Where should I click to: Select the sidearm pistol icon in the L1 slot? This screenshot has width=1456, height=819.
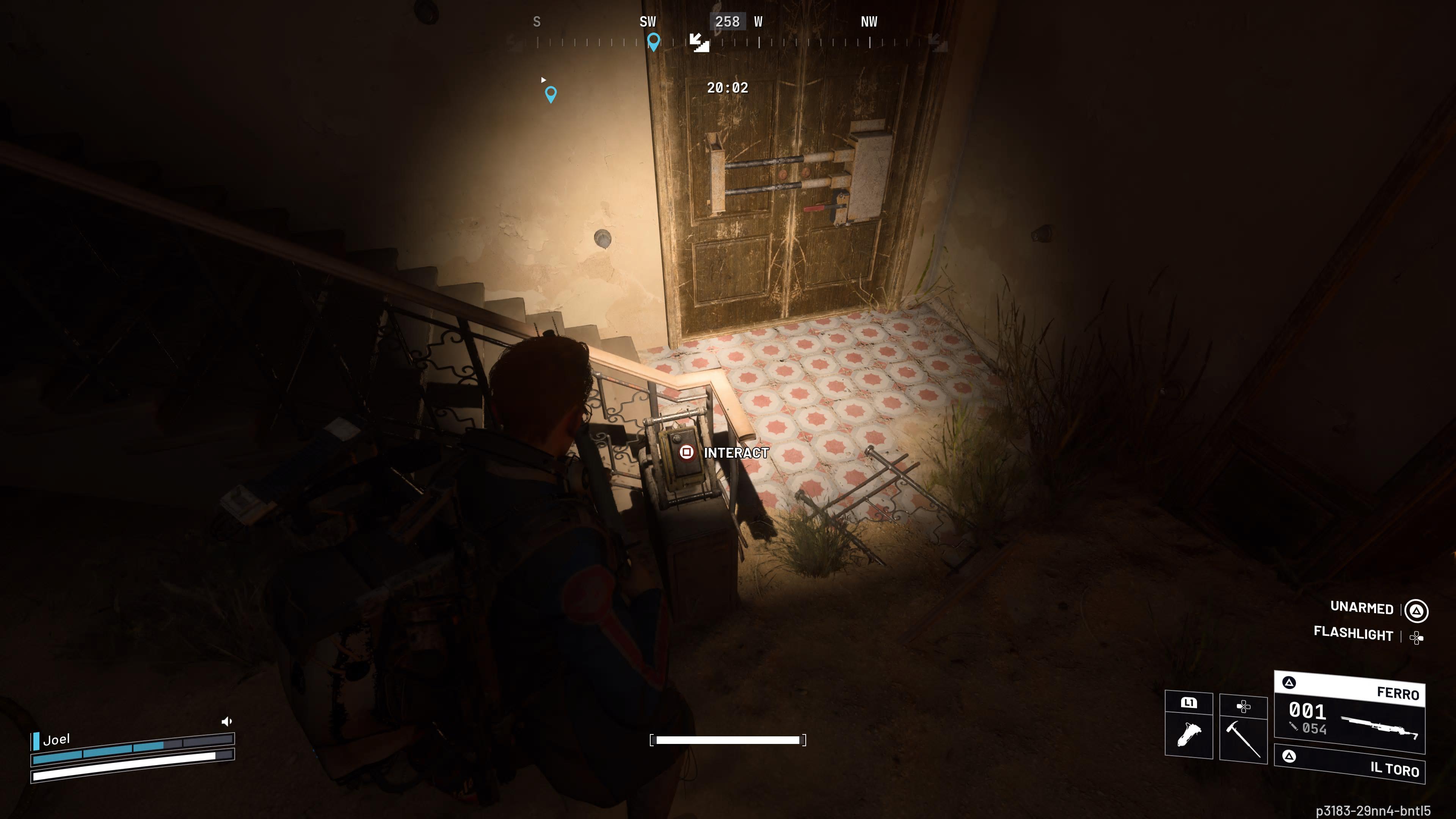point(1189,735)
